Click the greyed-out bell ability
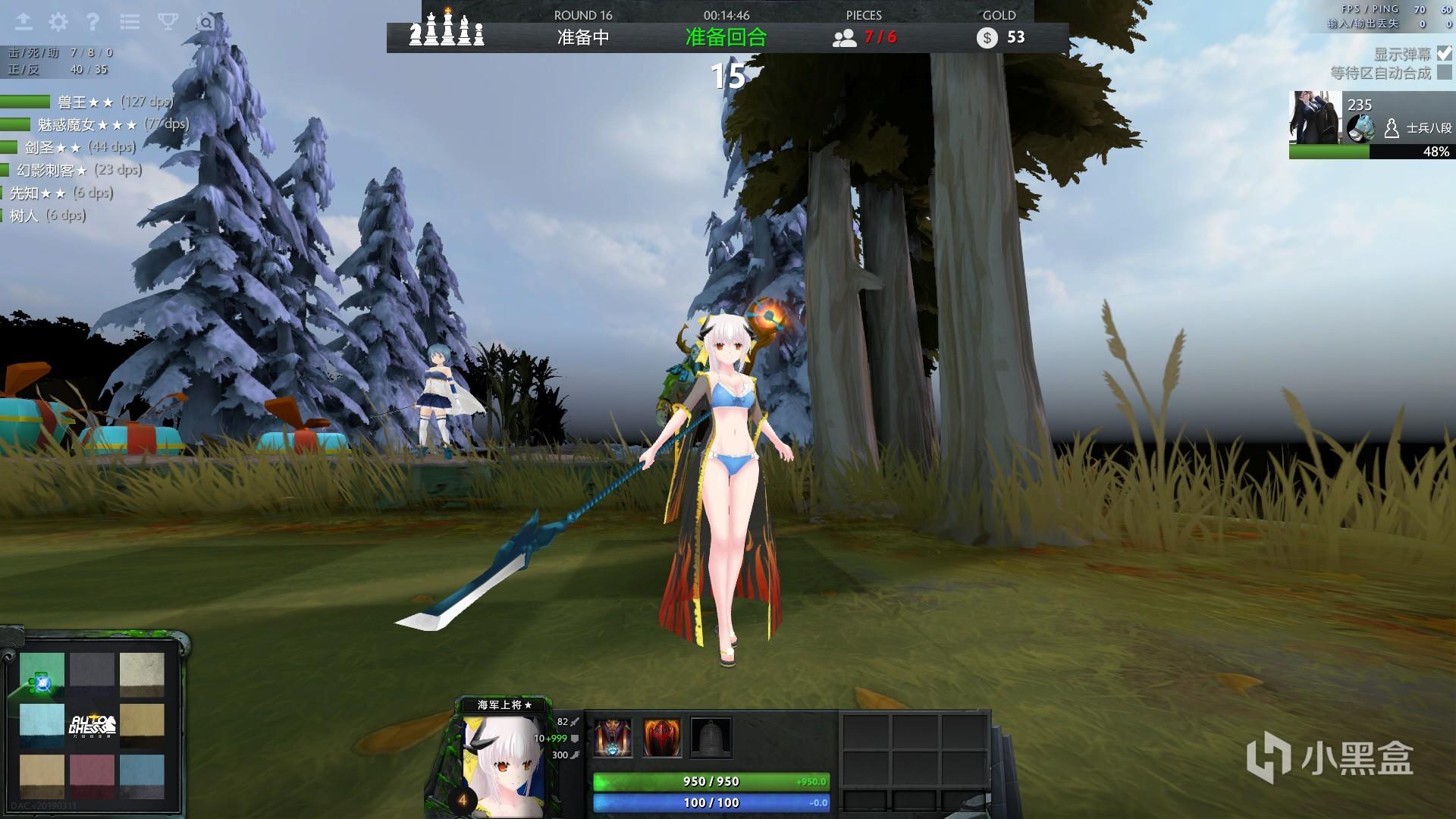The image size is (1456, 819). tap(711, 738)
